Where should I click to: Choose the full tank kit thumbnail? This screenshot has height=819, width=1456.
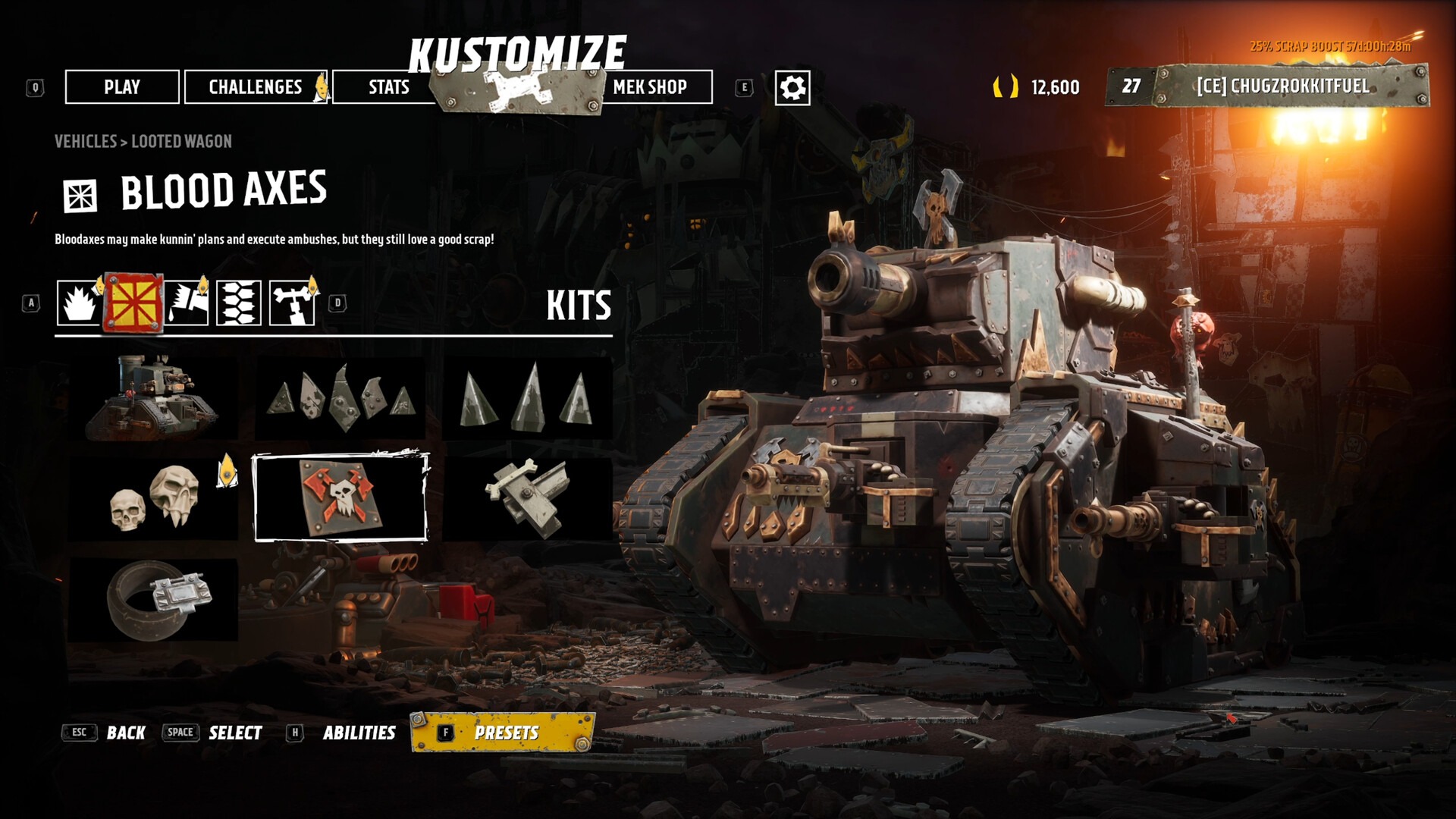(153, 398)
